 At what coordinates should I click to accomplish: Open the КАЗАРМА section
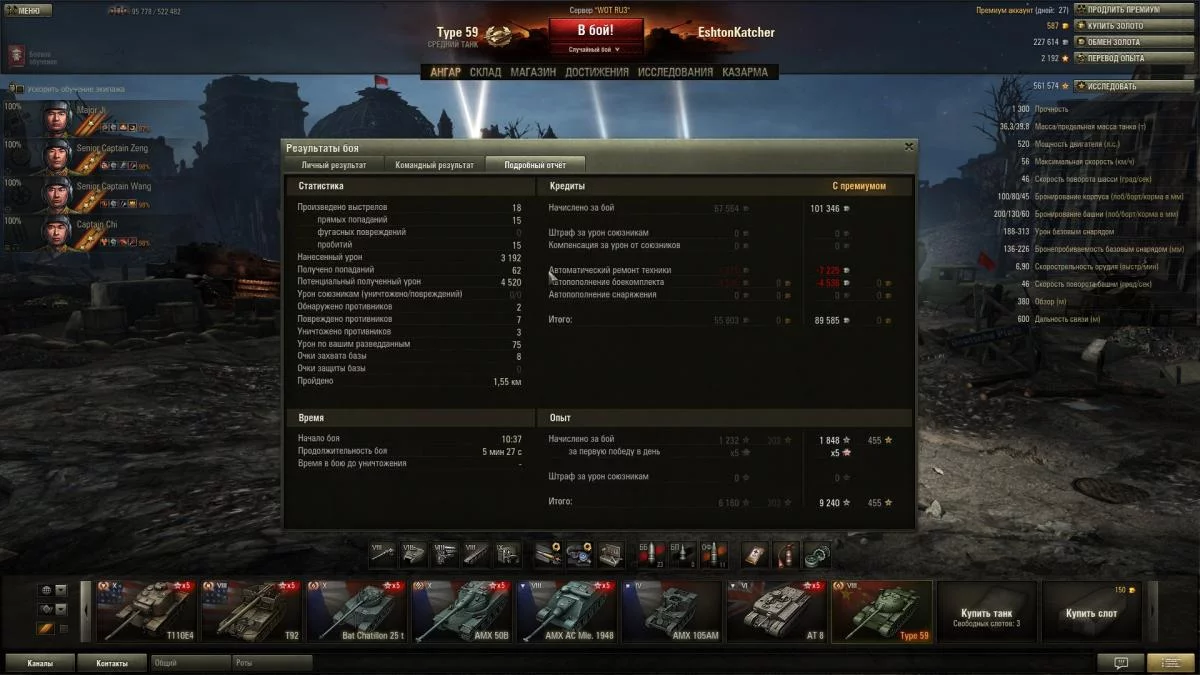[x=745, y=72]
